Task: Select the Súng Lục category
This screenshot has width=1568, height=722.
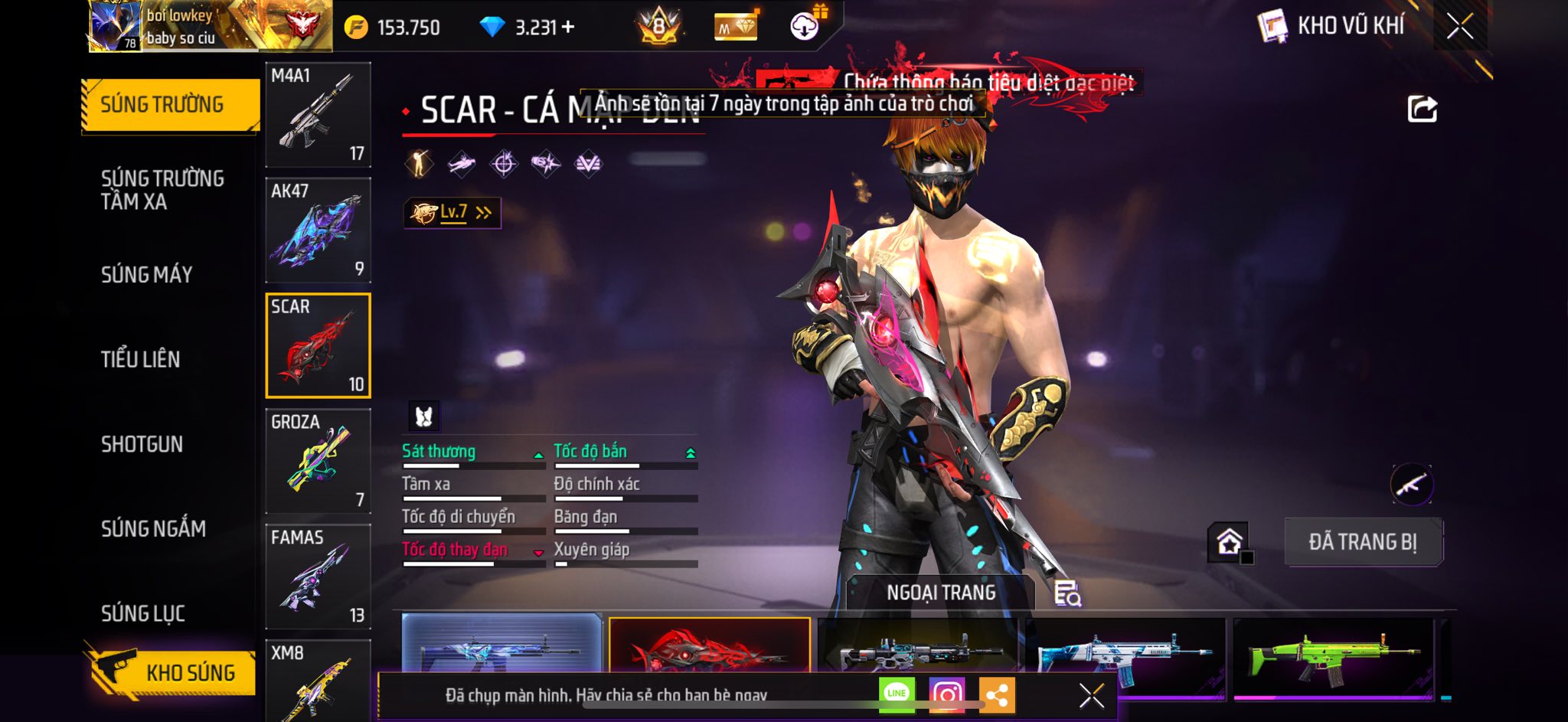Action: coord(143,613)
